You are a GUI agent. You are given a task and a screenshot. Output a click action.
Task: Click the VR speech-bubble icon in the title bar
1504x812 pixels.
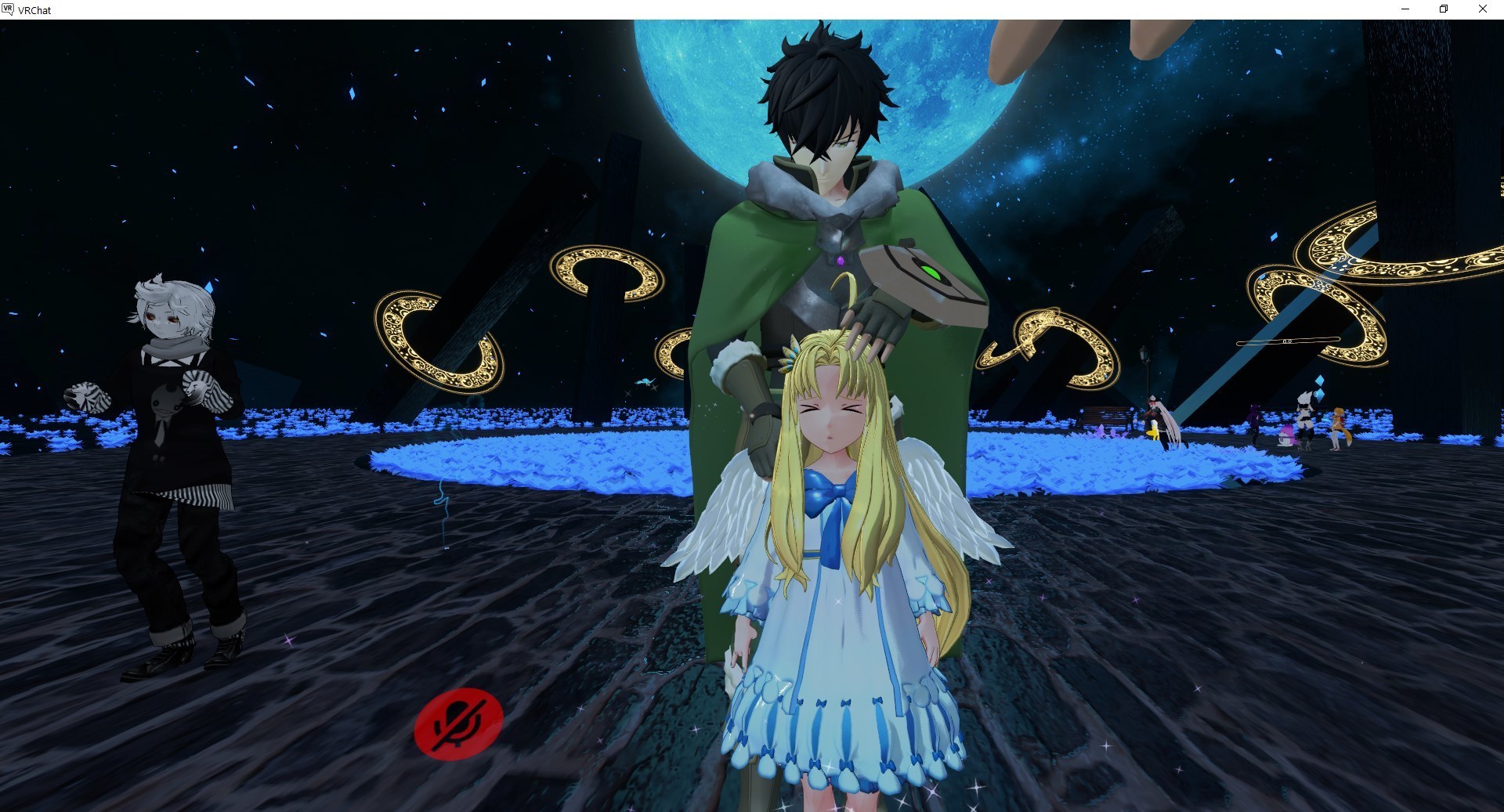pyautogui.click(x=8, y=10)
